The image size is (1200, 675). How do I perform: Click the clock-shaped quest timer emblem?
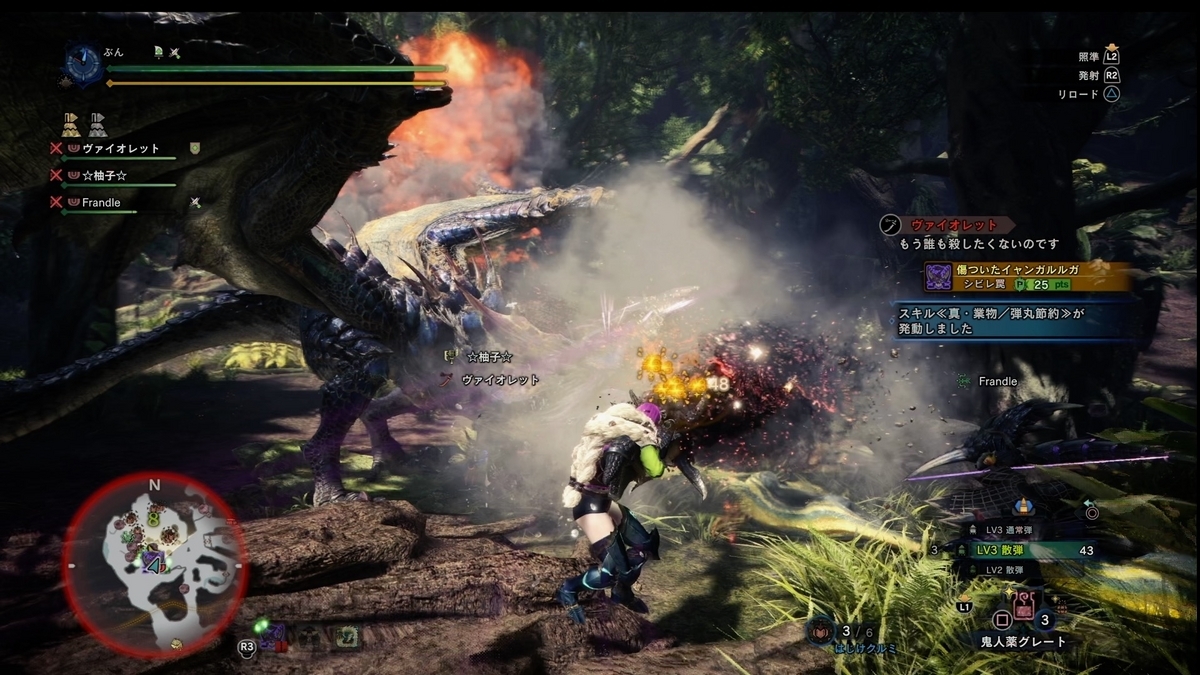click(81, 64)
